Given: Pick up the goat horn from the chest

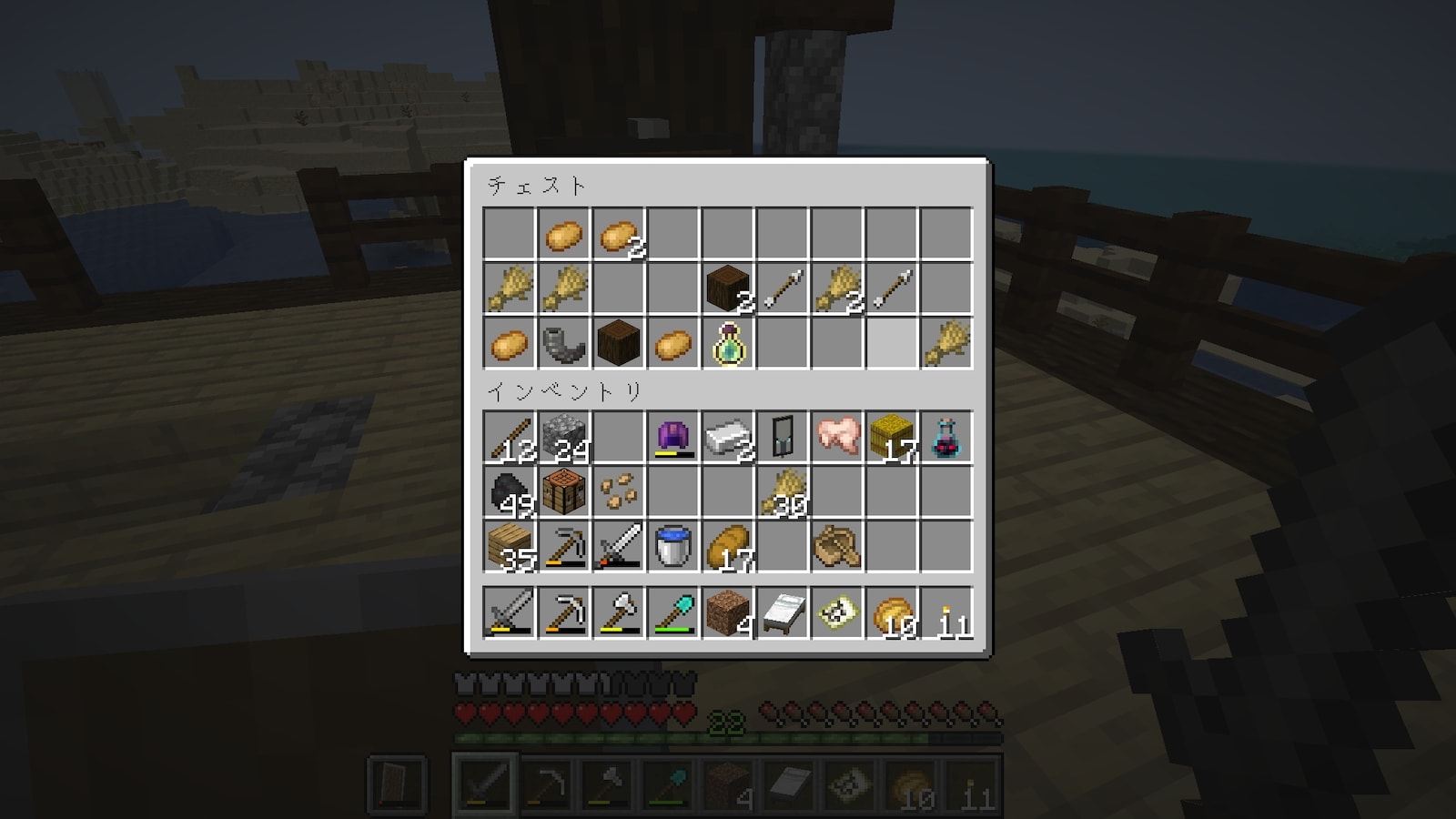Looking at the screenshot, I should tap(563, 344).
